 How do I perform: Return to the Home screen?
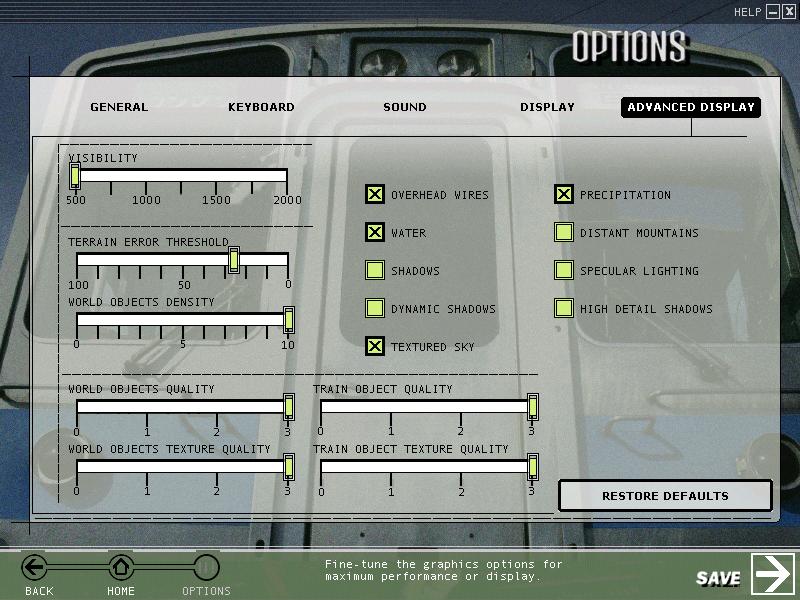[x=121, y=568]
